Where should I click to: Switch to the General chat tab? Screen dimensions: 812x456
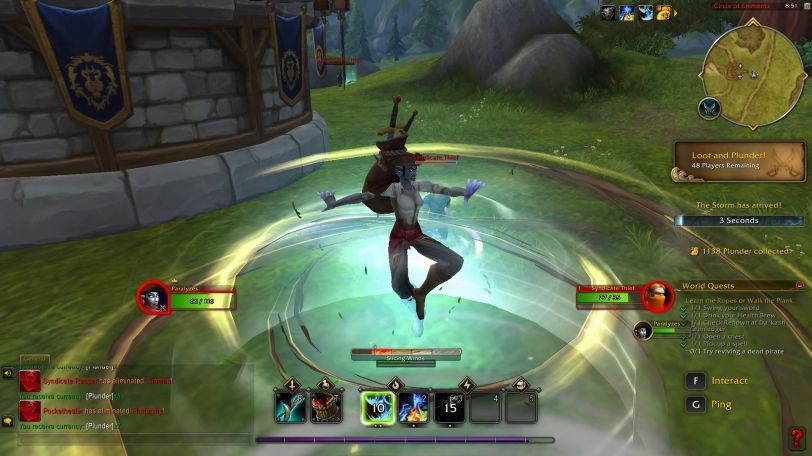34,358
